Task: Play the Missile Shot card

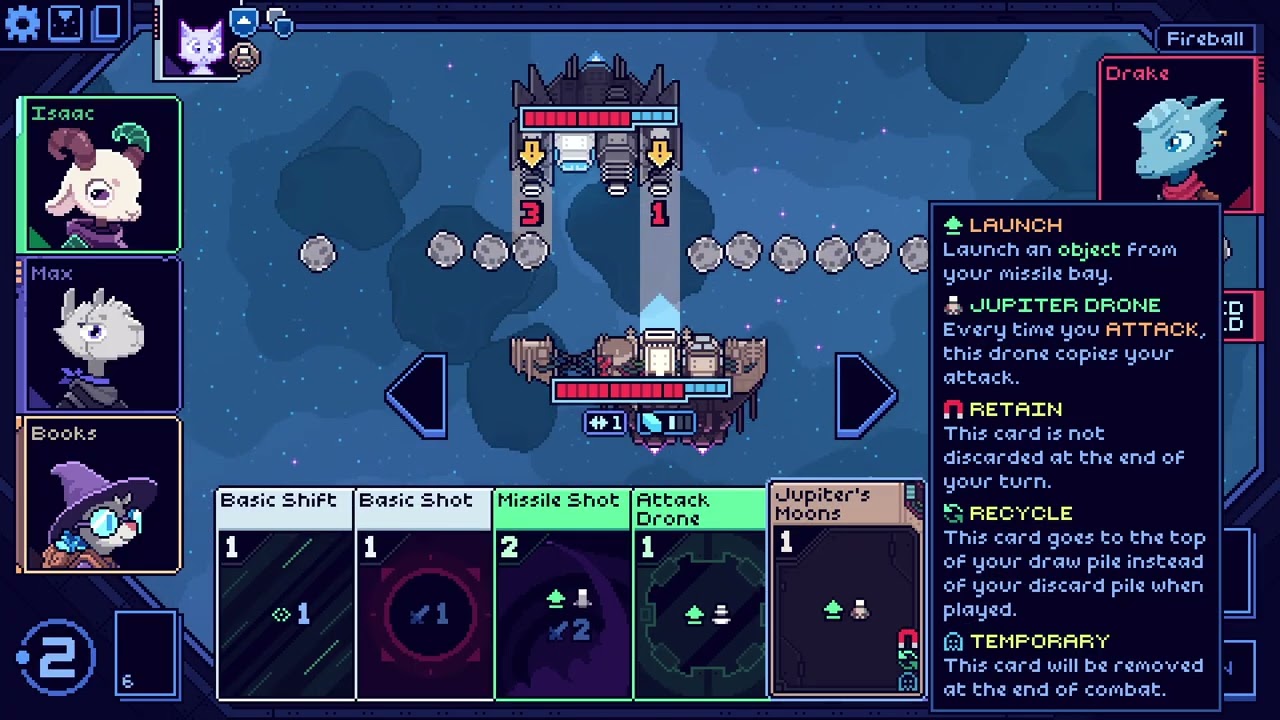Action: (563, 595)
